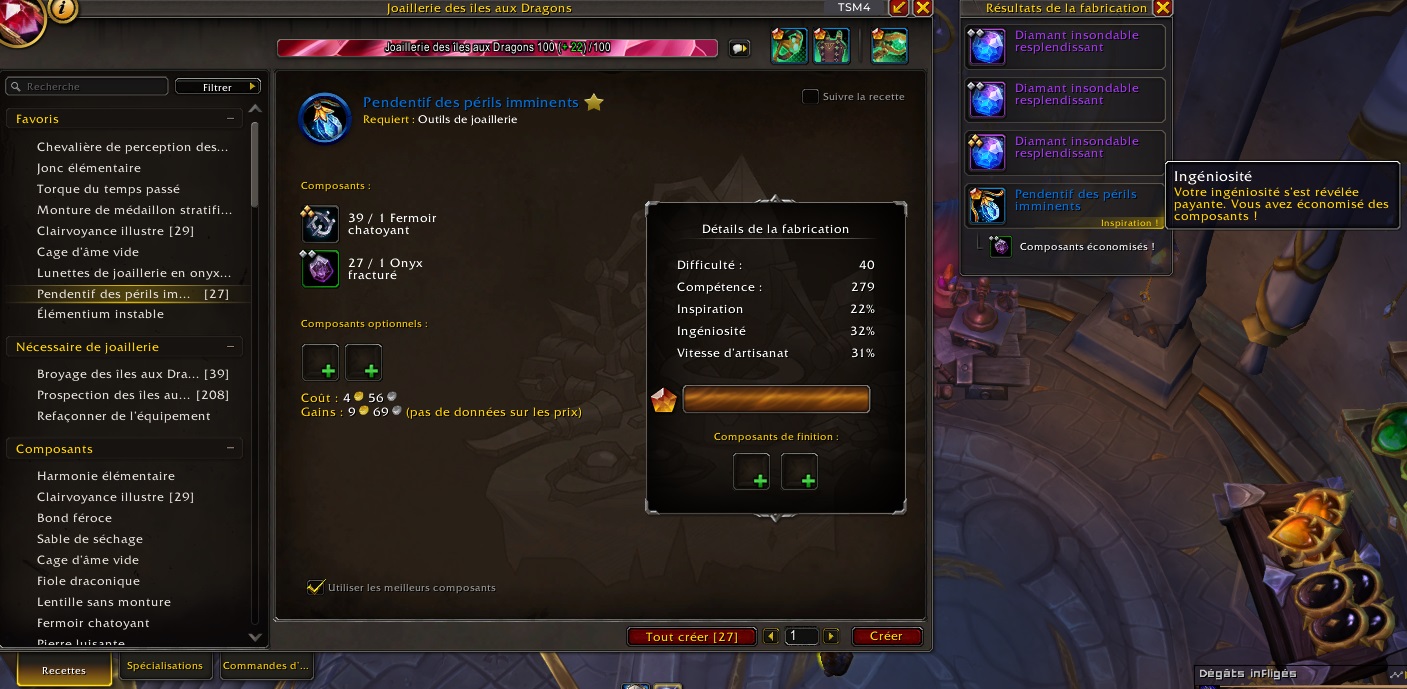The height and width of the screenshot is (689, 1407).
Task: Click the Créer button
Action: [x=886, y=636]
